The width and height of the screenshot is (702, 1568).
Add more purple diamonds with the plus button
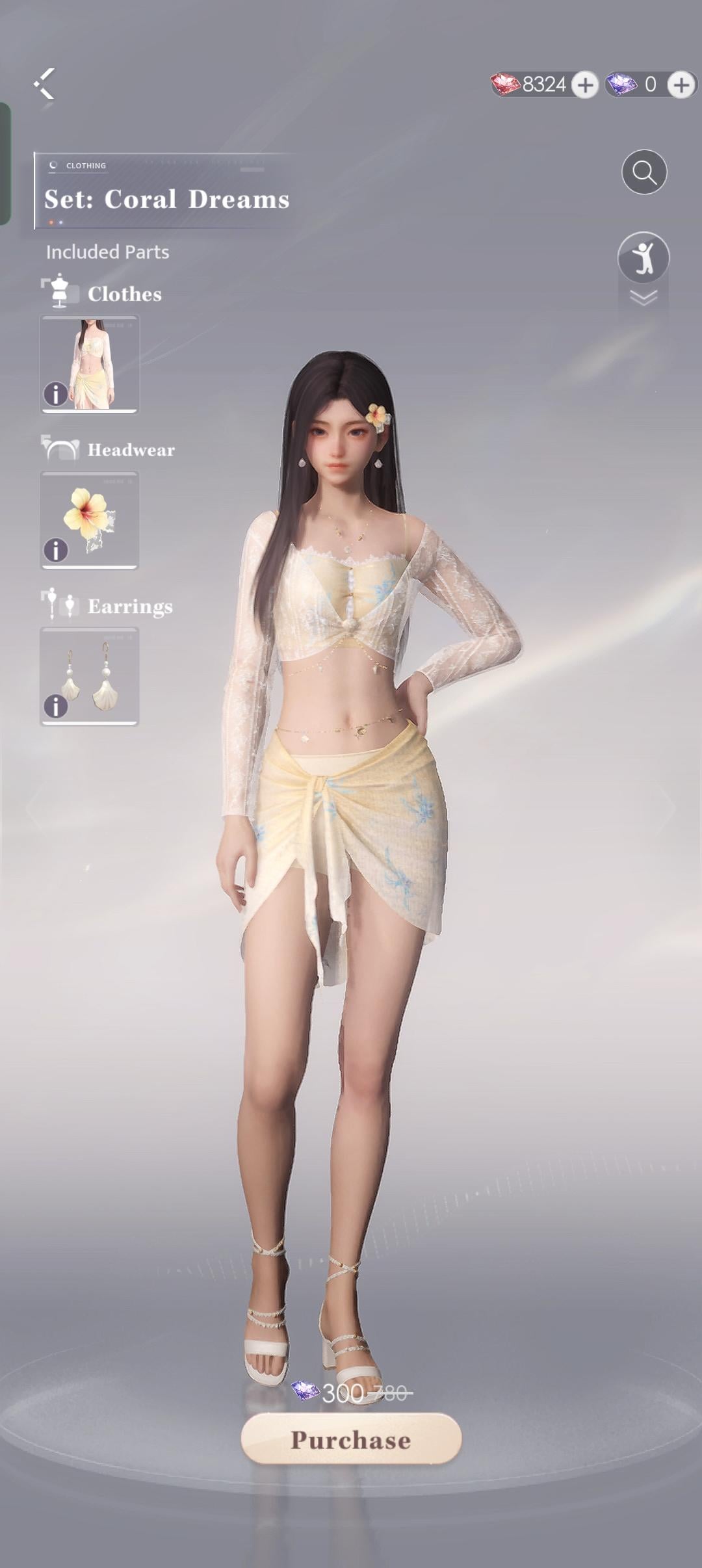point(681,85)
